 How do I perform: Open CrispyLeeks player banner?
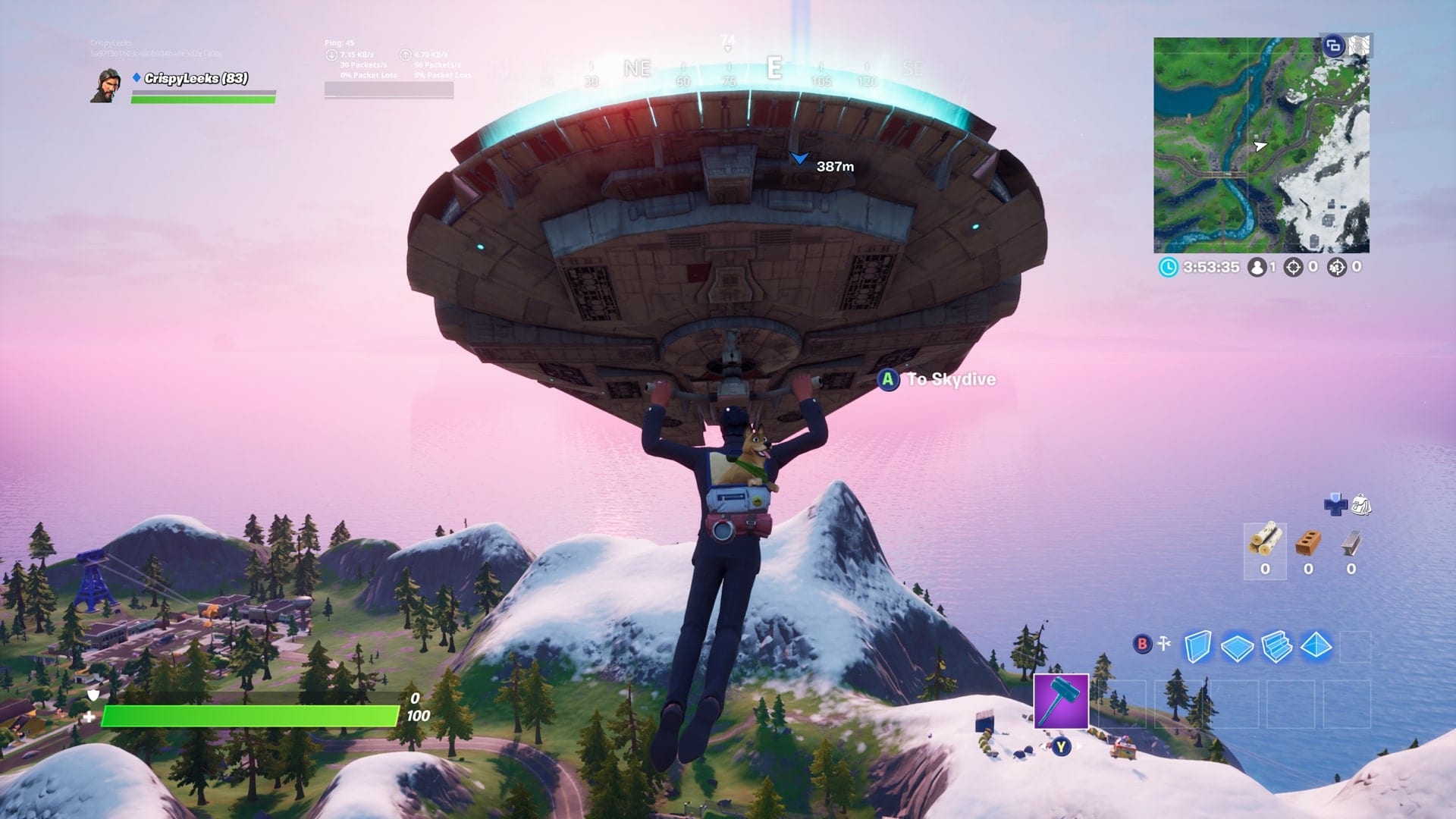point(106,88)
